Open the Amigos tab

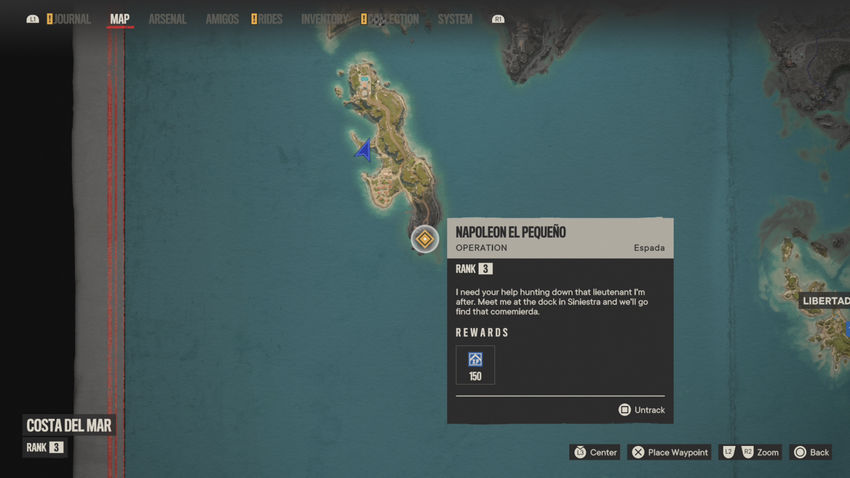(x=222, y=19)
